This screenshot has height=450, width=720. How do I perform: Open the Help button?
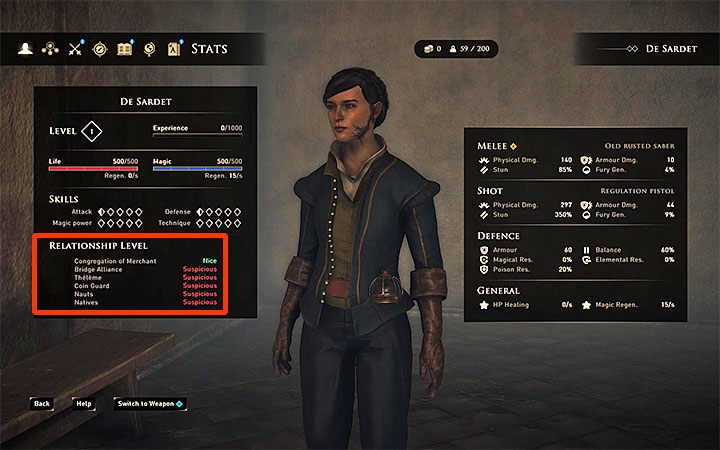coord(84,404)
